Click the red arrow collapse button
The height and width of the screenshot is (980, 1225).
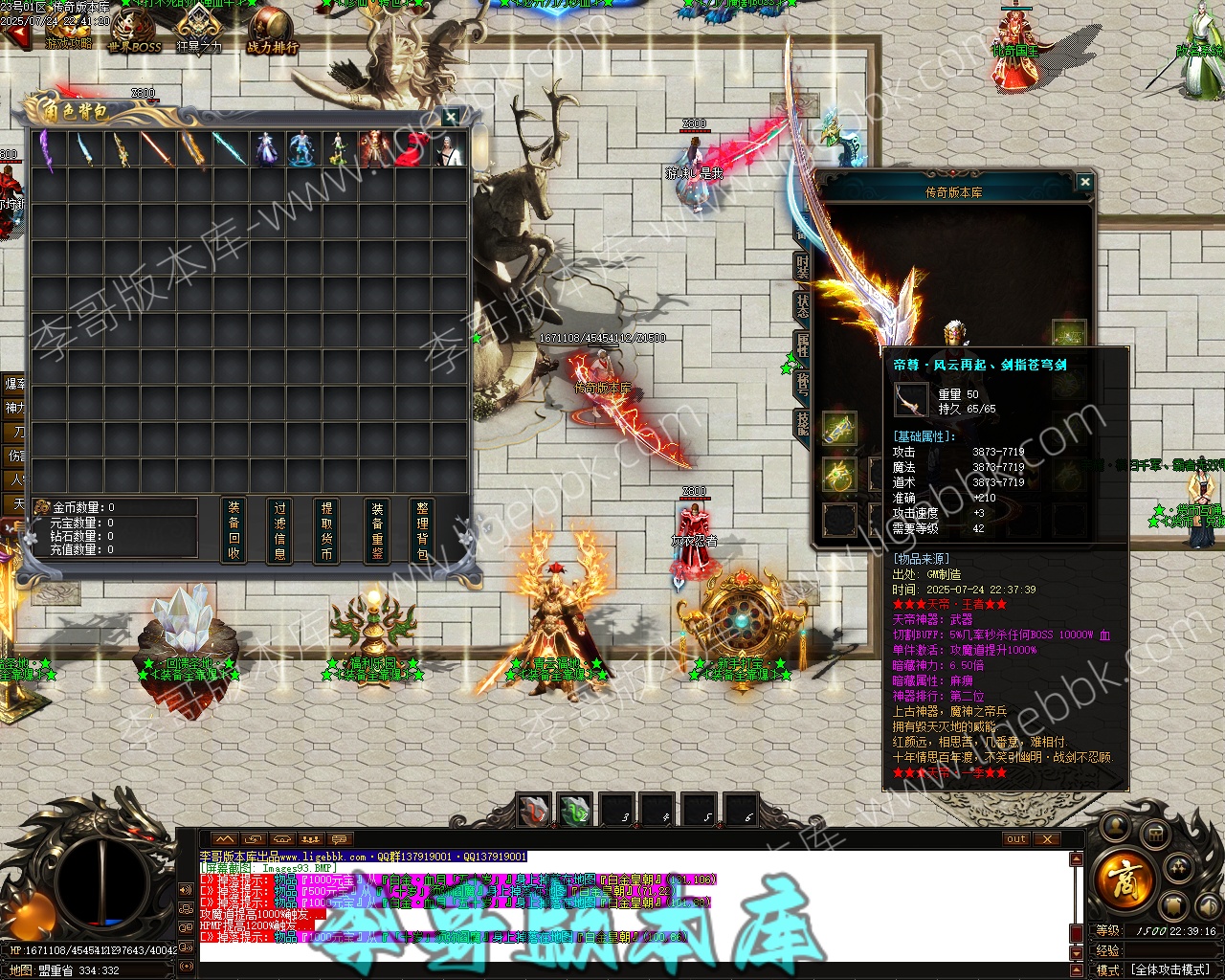point(16,36)
